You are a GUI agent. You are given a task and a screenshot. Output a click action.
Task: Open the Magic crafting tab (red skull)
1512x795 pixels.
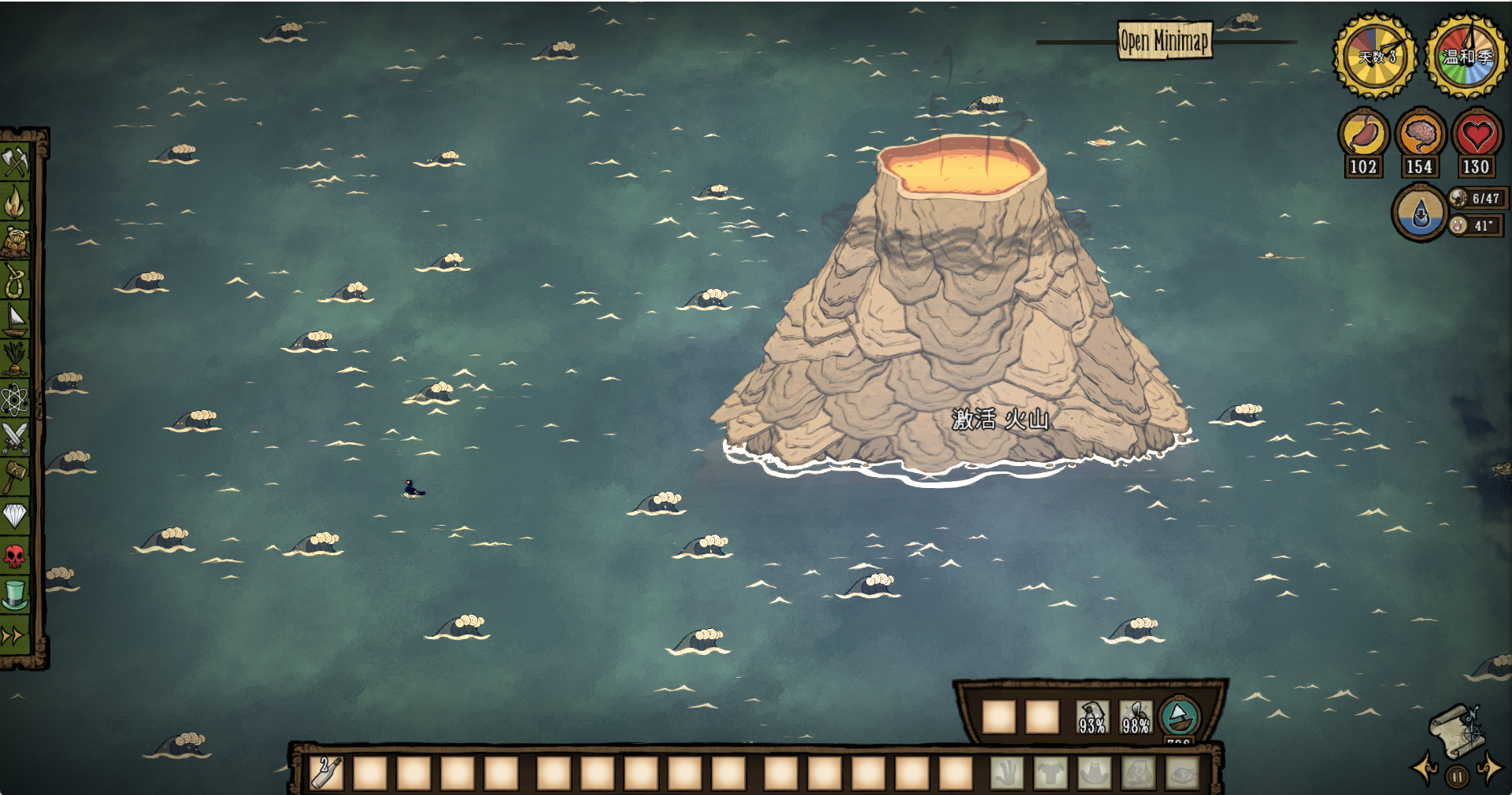(x=15, y=556)
